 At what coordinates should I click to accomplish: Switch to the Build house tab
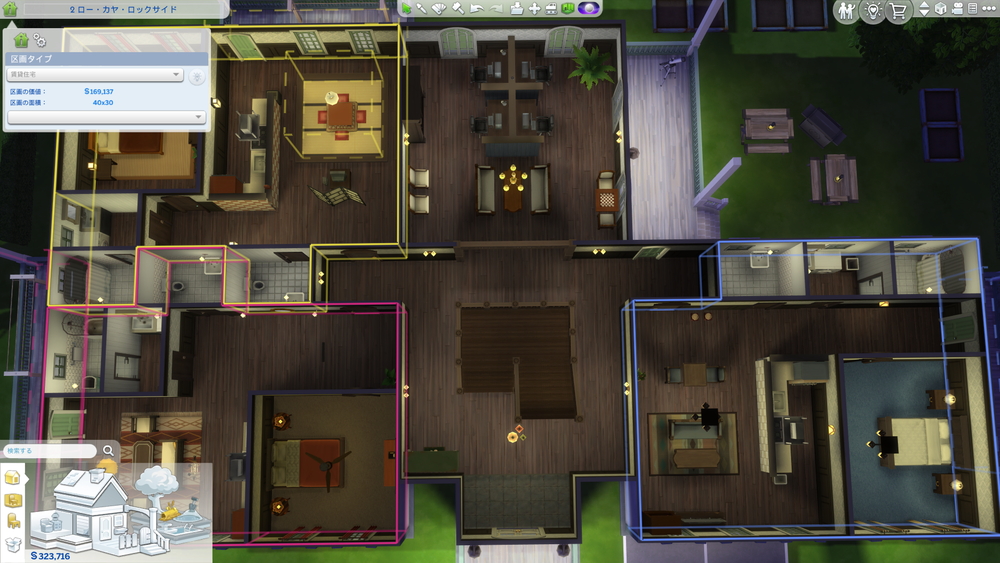pos(14,476)
